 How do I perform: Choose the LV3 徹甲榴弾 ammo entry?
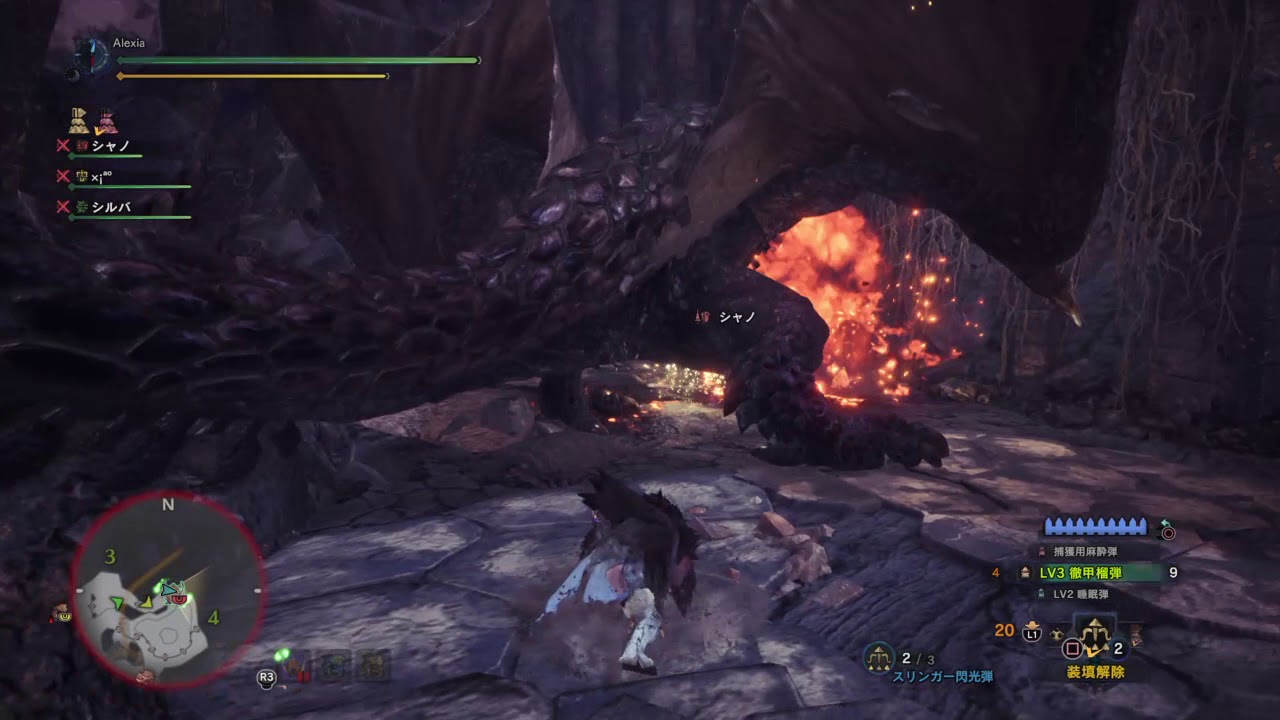coord(1093,573)
